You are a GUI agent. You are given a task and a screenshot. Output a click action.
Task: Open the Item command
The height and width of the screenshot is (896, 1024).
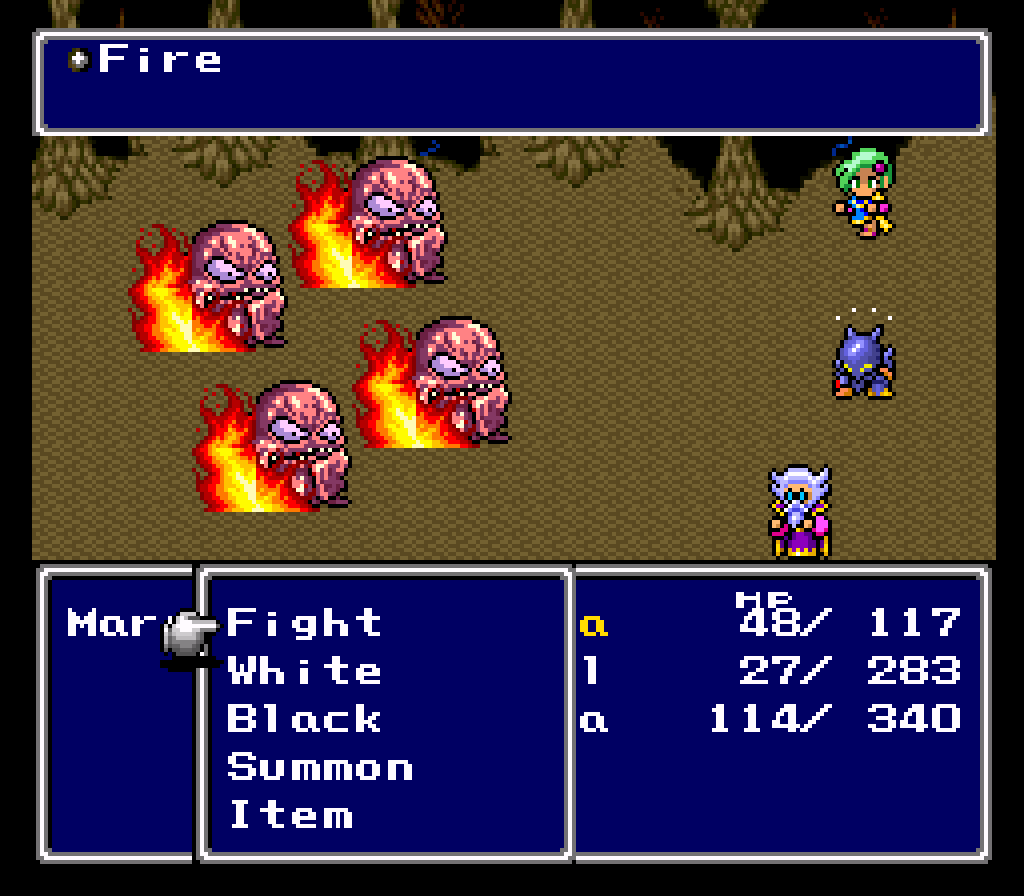(290, 815)
